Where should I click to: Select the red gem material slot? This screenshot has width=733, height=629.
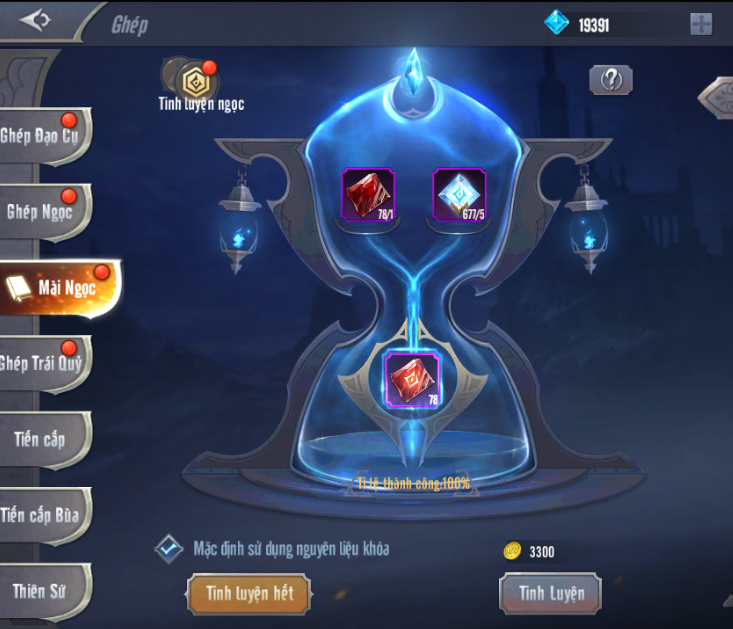(368, 194)
